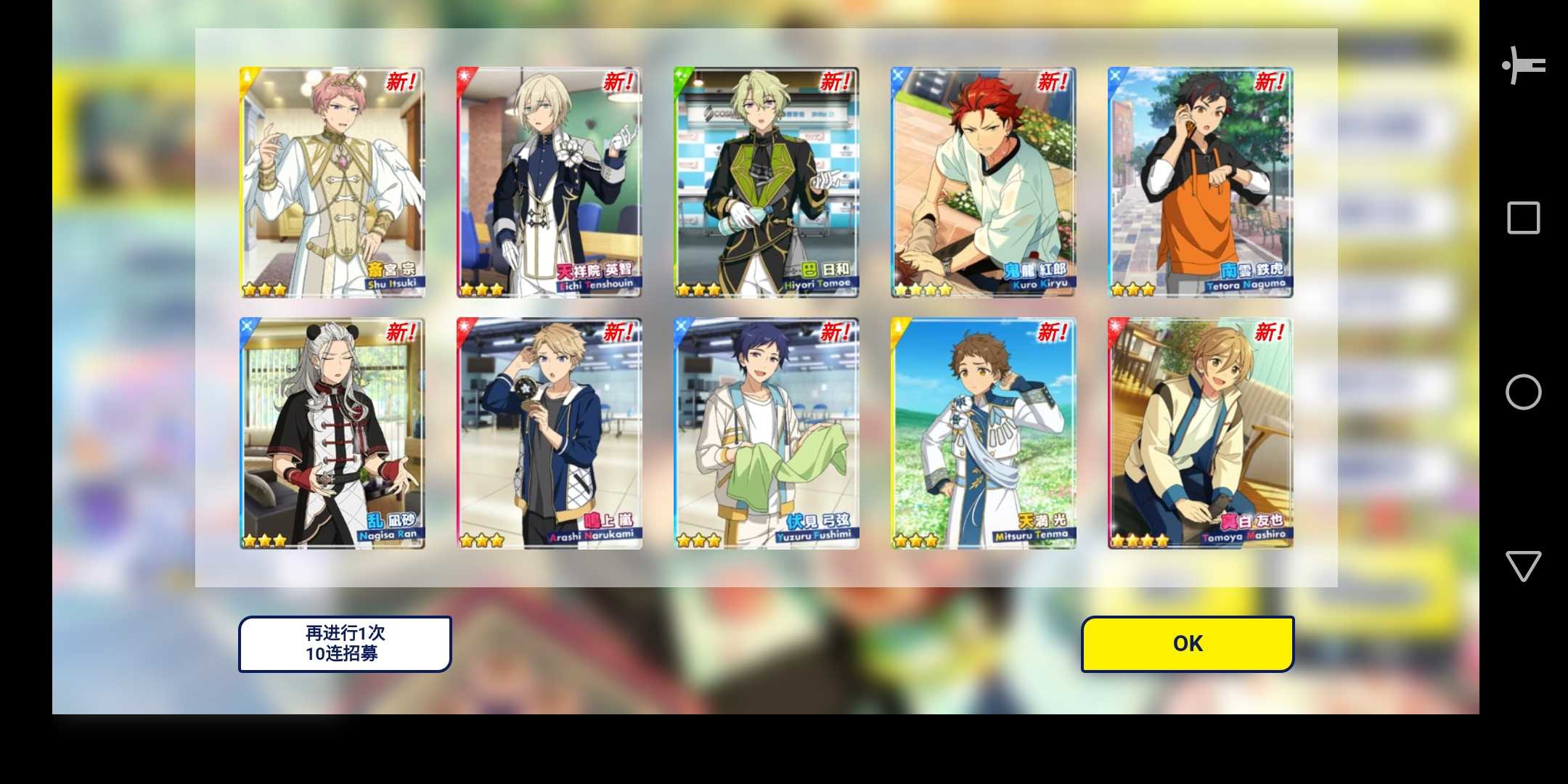Inspect the Mitsuru Tenma card
1568x784 pixels.
(983, 433)
